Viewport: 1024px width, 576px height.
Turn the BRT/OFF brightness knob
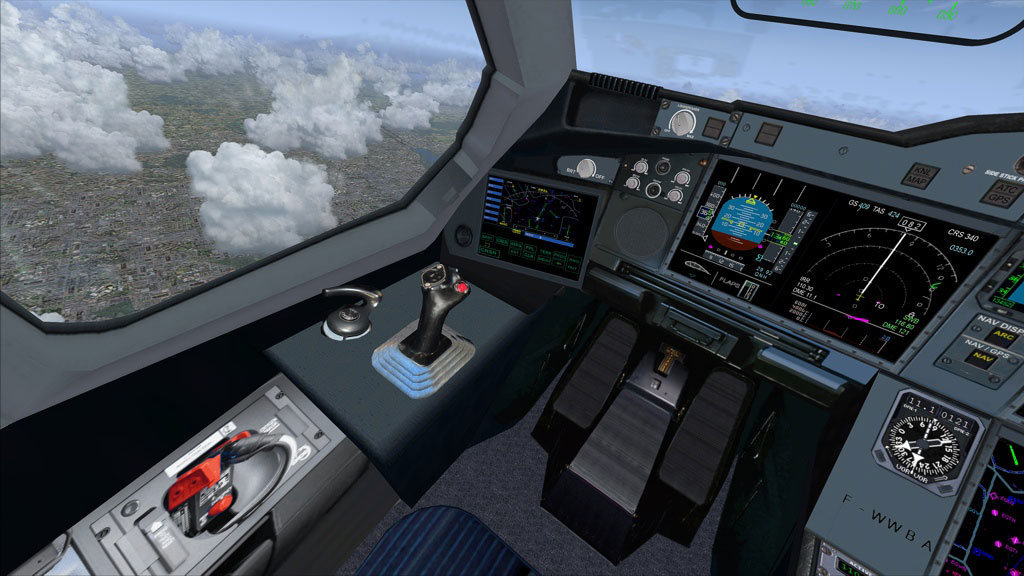point(586,167)
